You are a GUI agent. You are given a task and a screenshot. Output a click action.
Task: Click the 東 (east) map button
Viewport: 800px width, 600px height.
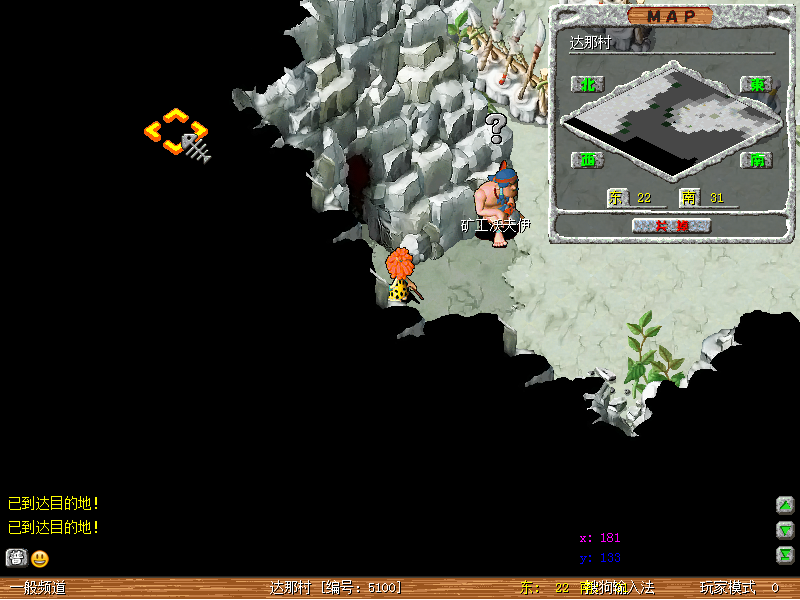(757, 84)
